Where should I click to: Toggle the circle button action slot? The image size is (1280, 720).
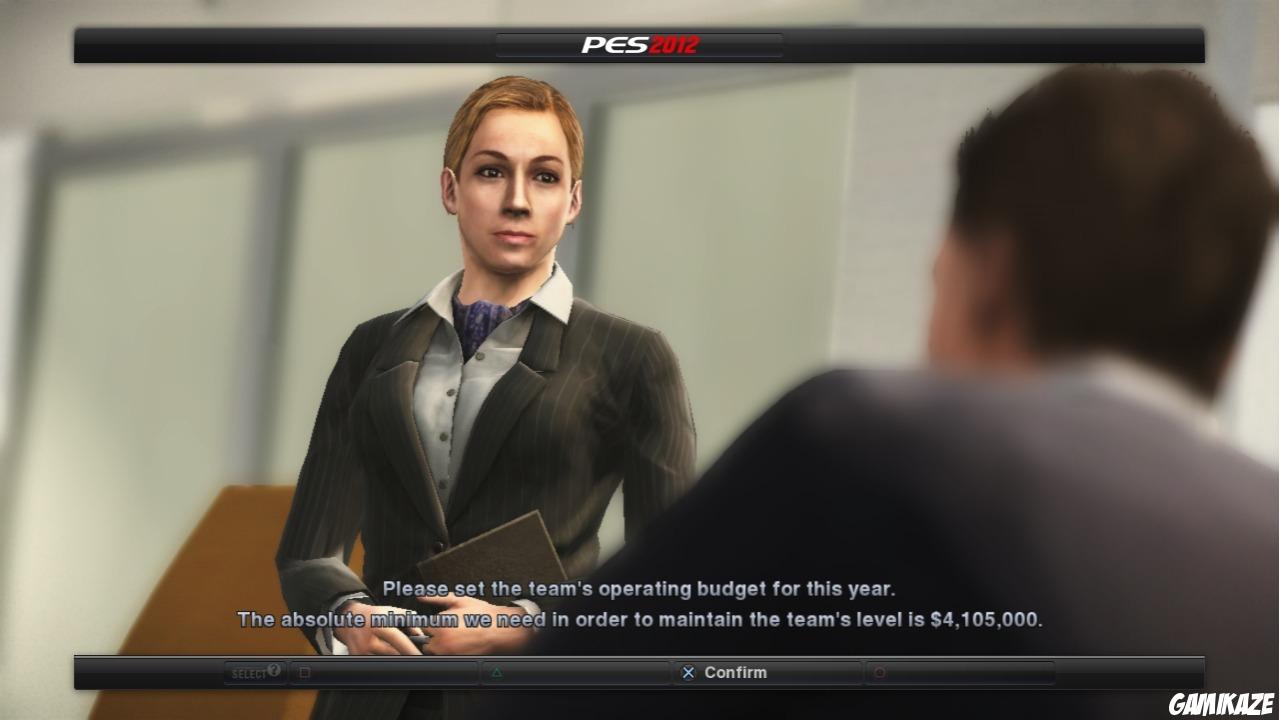click(958, 673)
